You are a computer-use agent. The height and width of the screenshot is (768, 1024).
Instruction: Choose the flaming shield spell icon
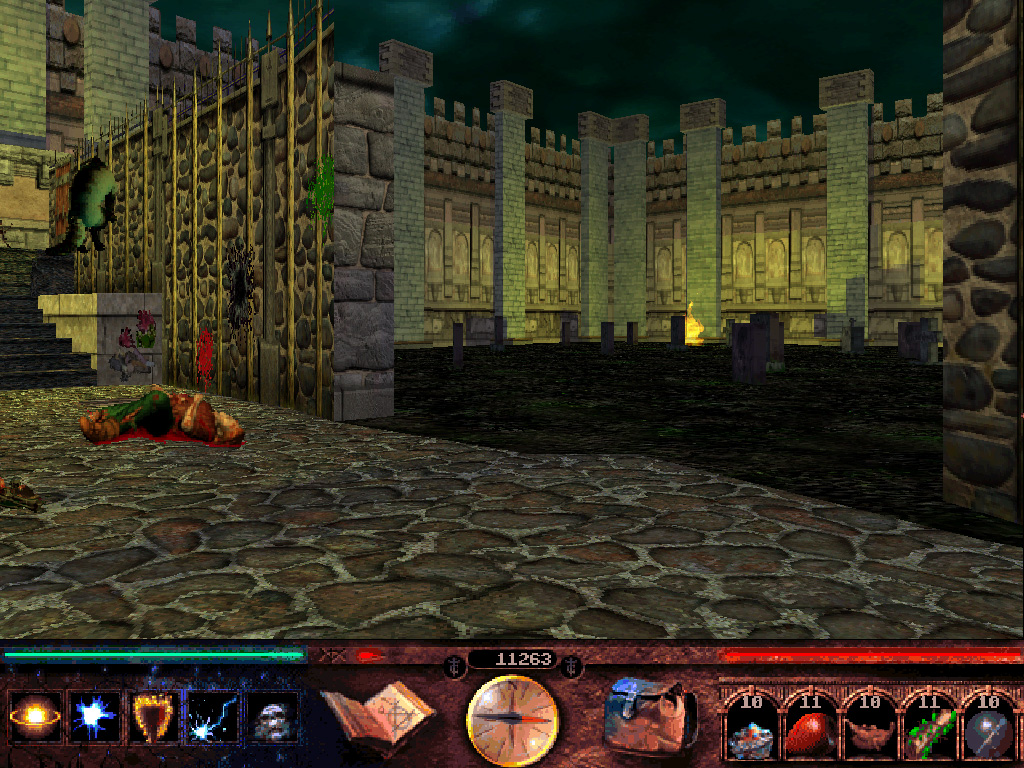coord(155,717)
